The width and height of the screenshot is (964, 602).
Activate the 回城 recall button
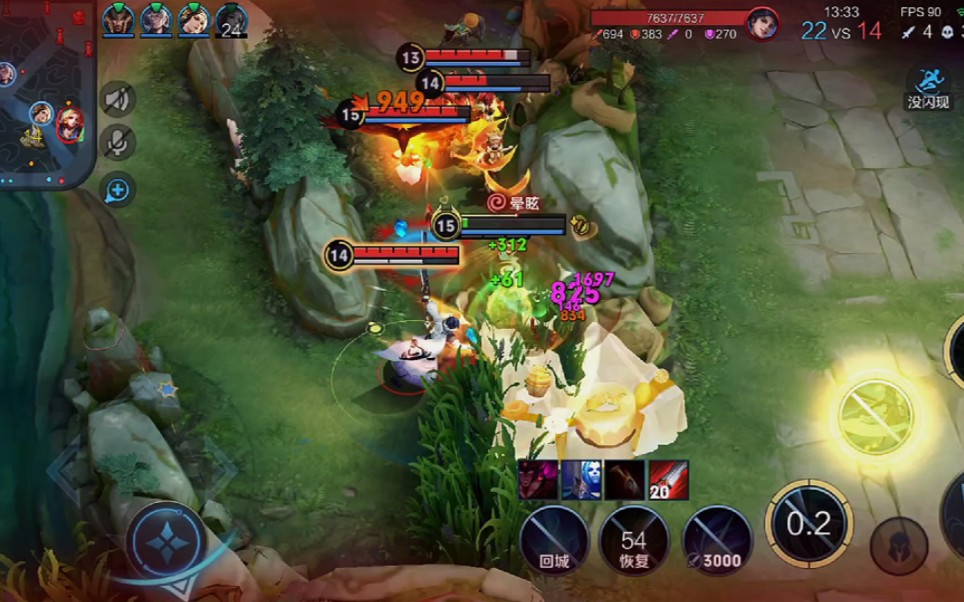pyautogui.click(x=554, y=540)
